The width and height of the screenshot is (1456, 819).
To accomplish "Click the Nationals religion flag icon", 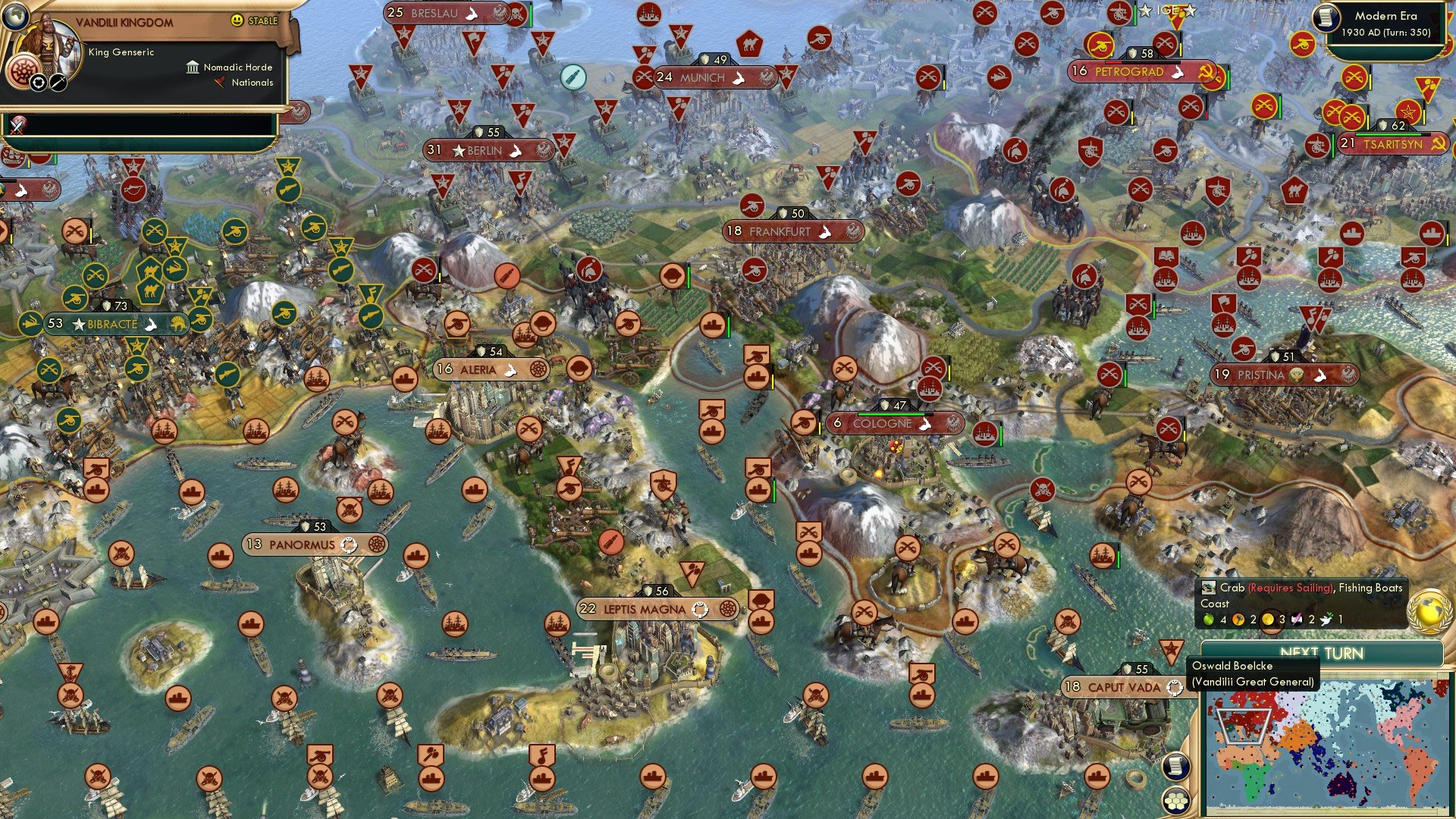I will pyautogui.click(x=220, y=83).
